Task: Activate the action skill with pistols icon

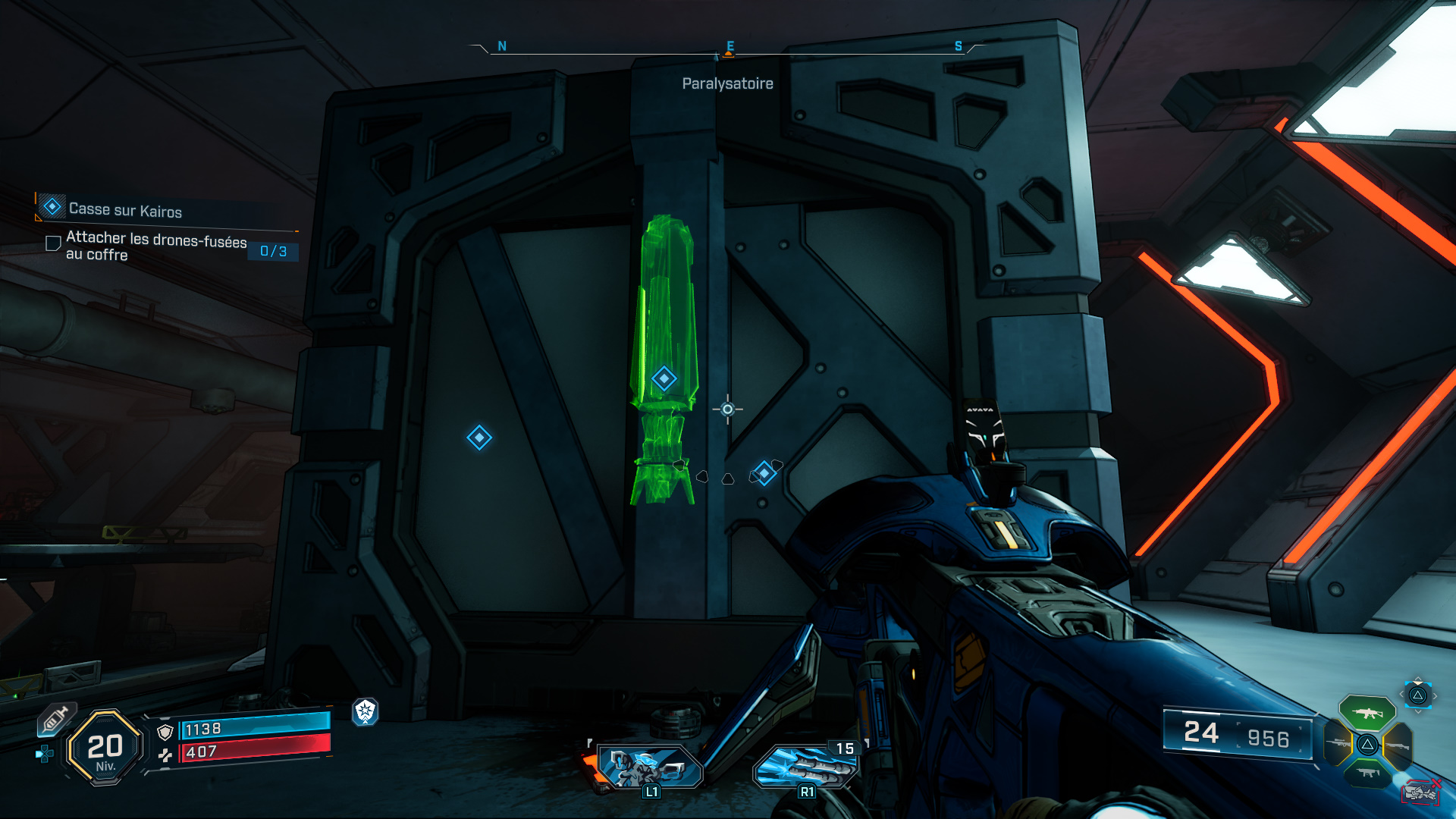Action: click(648, 767)
